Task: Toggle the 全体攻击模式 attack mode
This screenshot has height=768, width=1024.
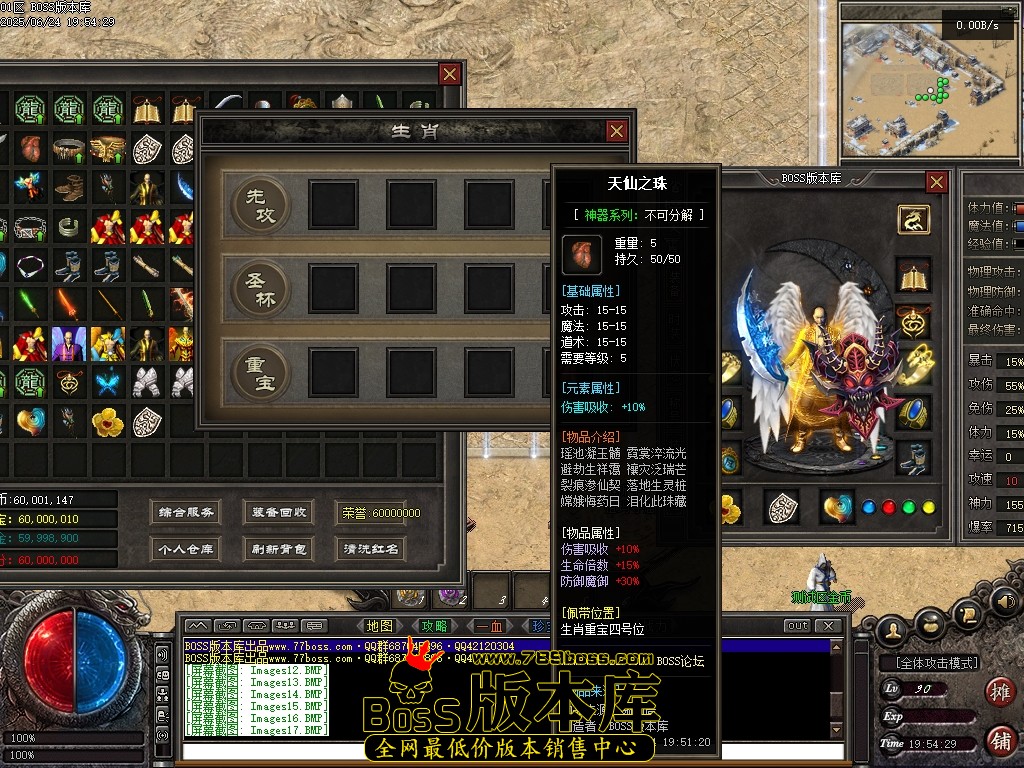Action: point(930,663)
